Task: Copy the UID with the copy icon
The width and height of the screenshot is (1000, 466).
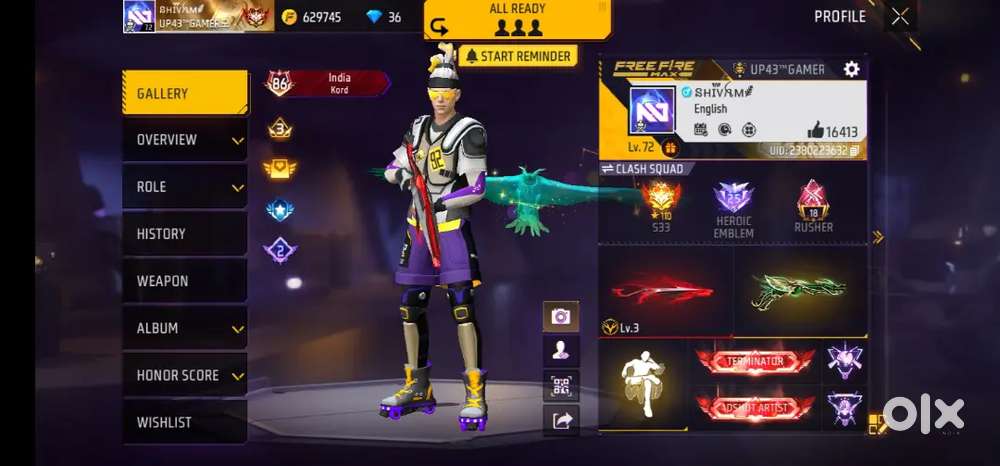Action: (x=855, y=151)
